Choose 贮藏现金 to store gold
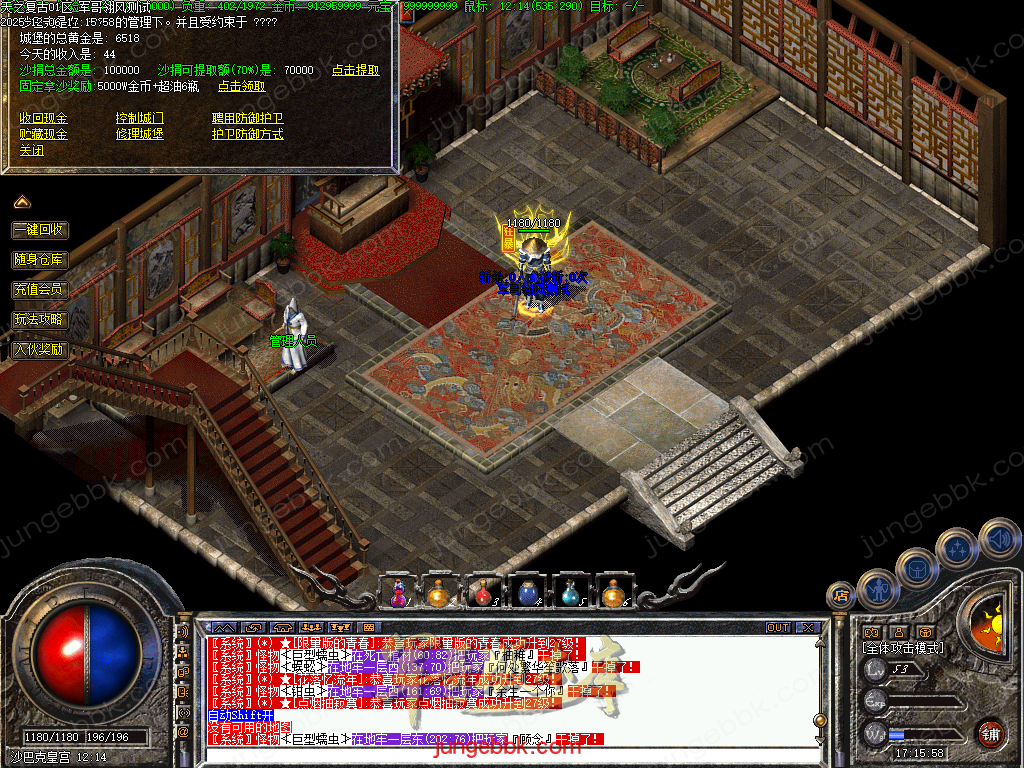1024x768 pixels. (x=44, y=134)
